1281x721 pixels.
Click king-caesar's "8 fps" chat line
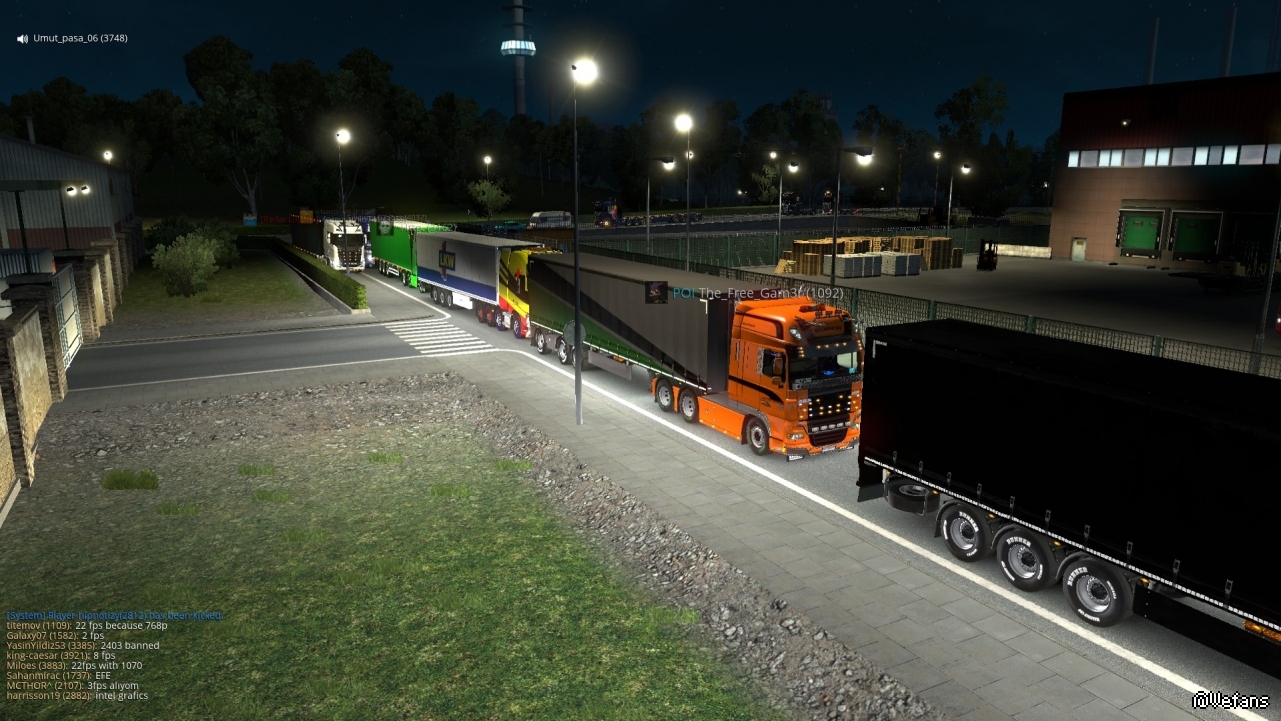(61, 656)
